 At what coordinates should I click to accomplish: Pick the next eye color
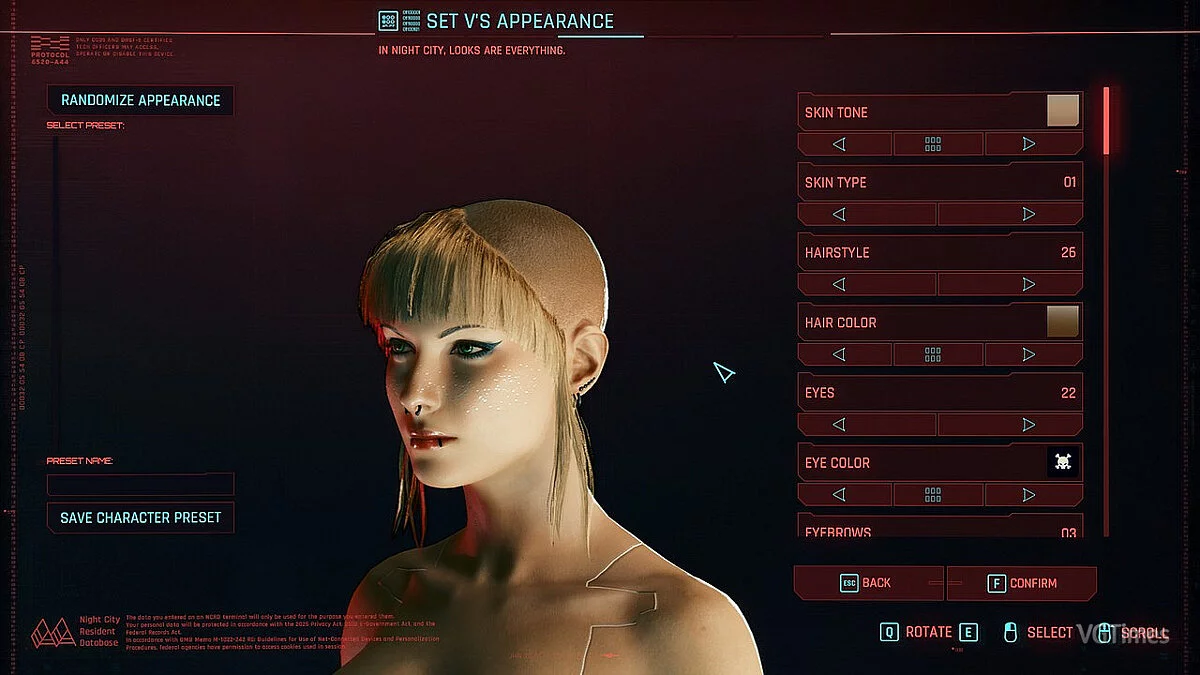[1029, 494]
